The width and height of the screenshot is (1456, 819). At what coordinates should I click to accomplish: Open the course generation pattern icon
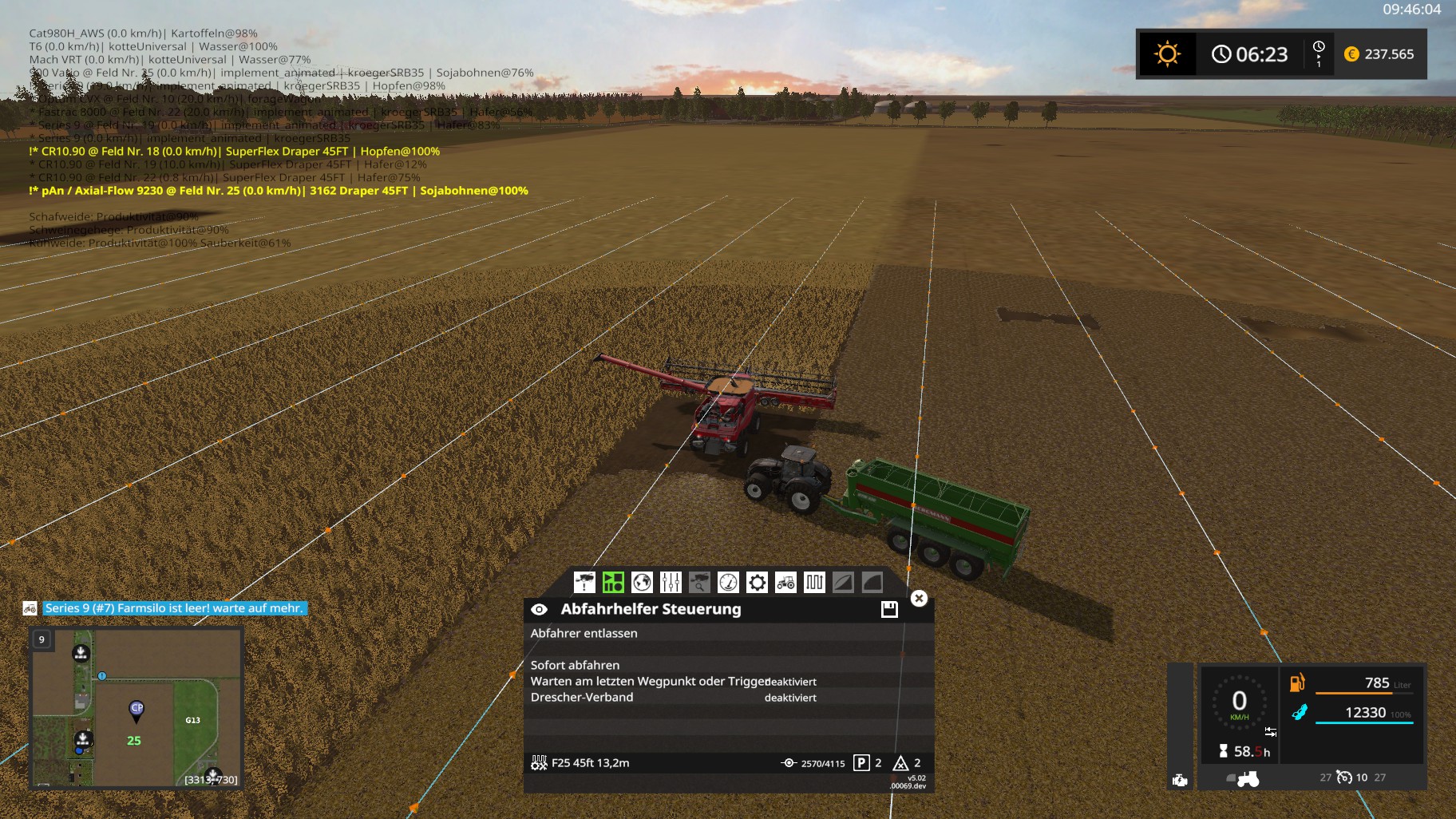point(815,582)
